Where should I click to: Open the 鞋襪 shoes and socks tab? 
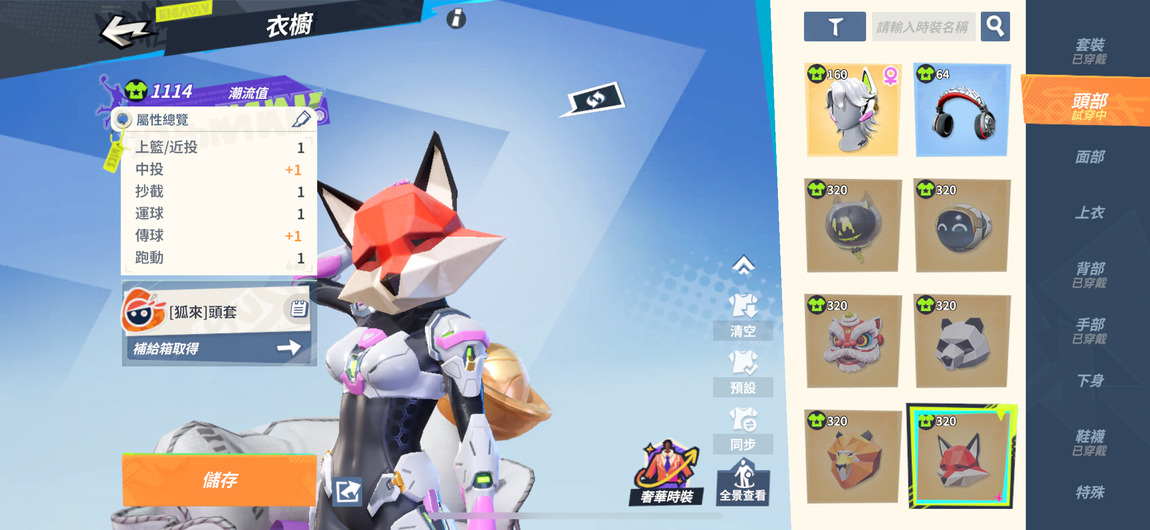pyautogui.click(x=1089, y=442)
